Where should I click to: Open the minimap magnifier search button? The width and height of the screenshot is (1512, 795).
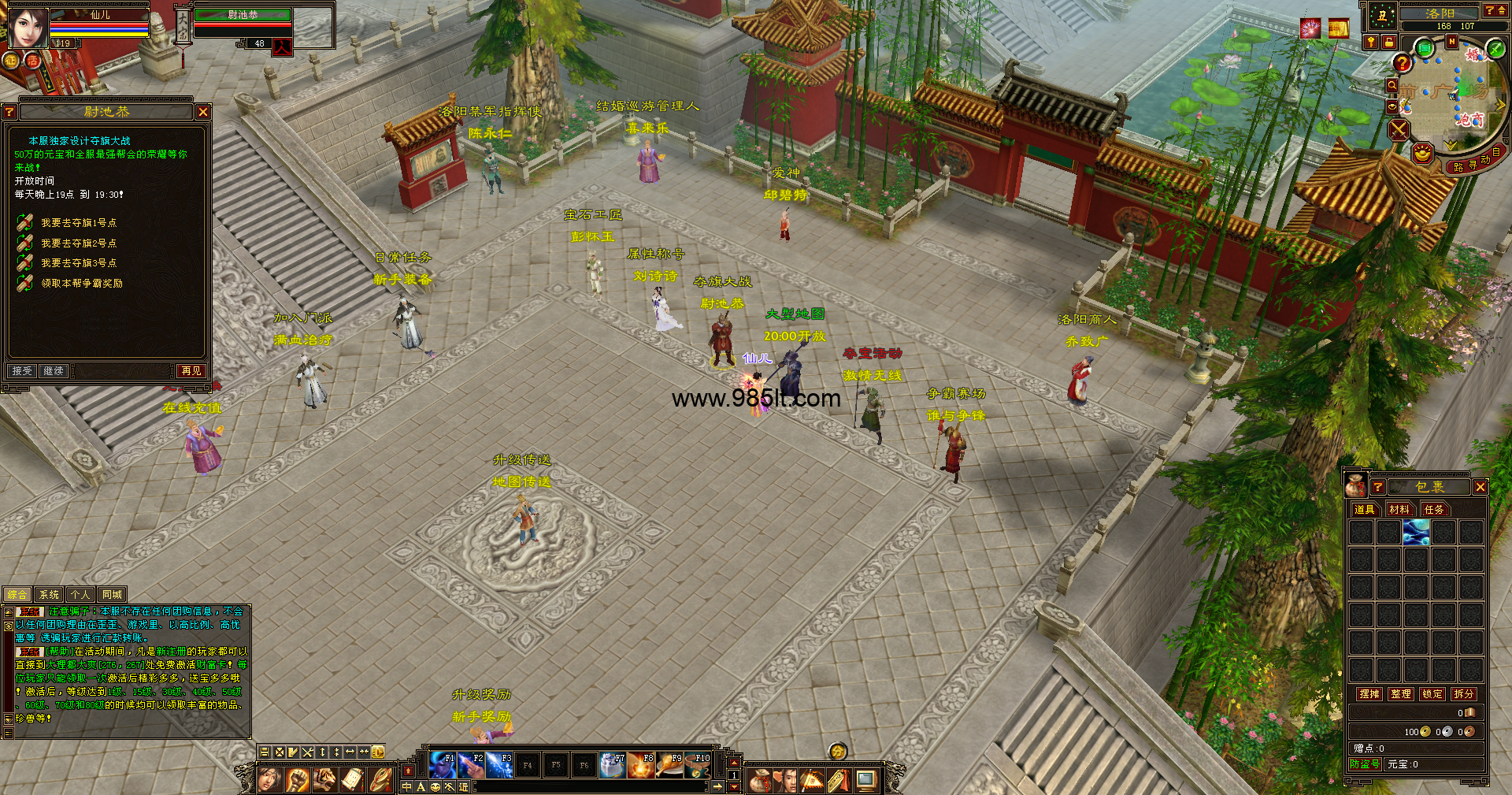(1392, 85)
